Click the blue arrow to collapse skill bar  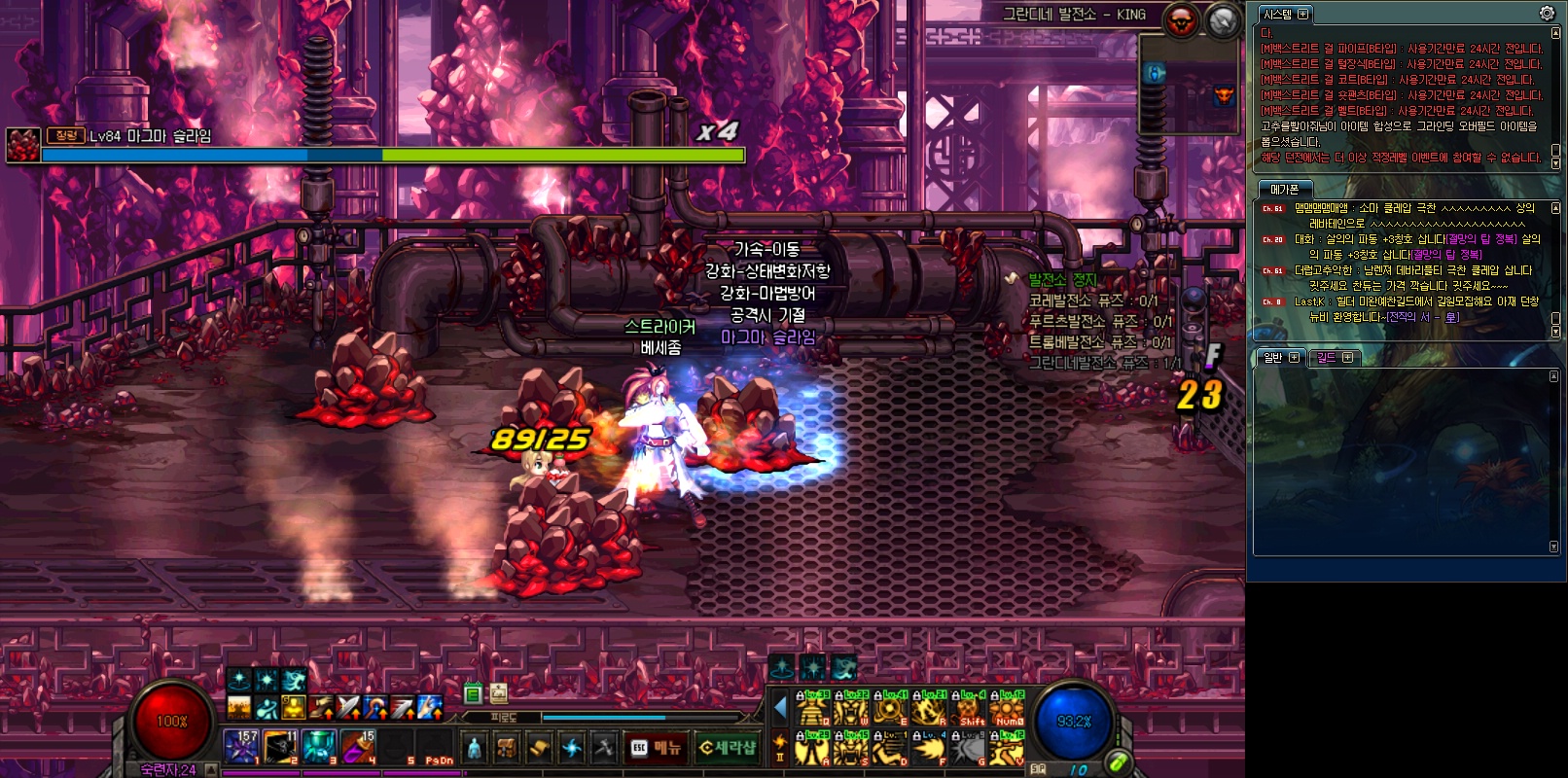click(x=780, y=708)
